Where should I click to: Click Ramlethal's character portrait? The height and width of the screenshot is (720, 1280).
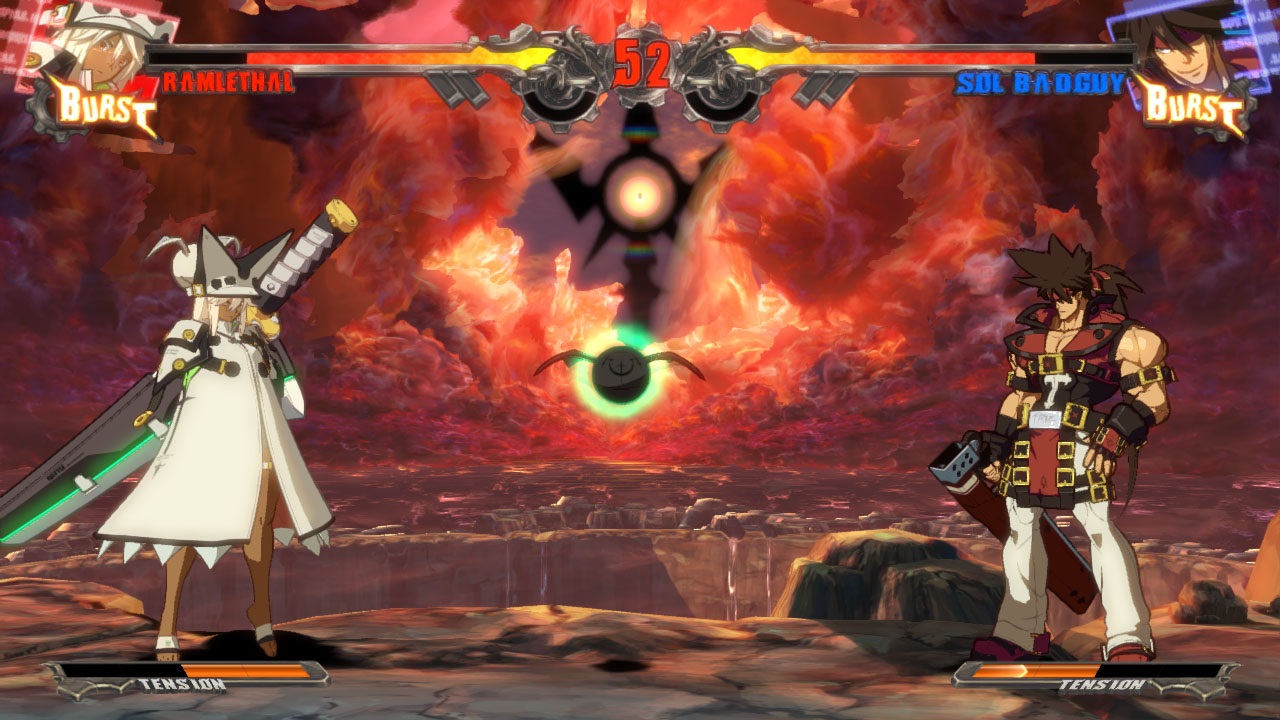[x=95, y=40]
